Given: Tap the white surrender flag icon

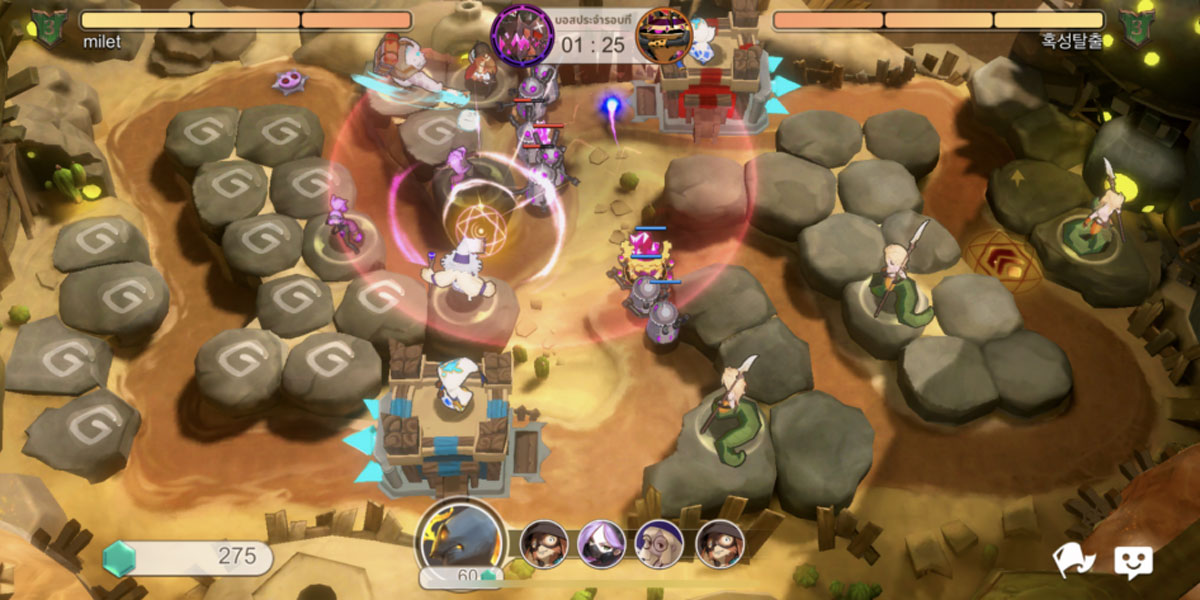Looking at the screenshot, I should pos(1074,561).
